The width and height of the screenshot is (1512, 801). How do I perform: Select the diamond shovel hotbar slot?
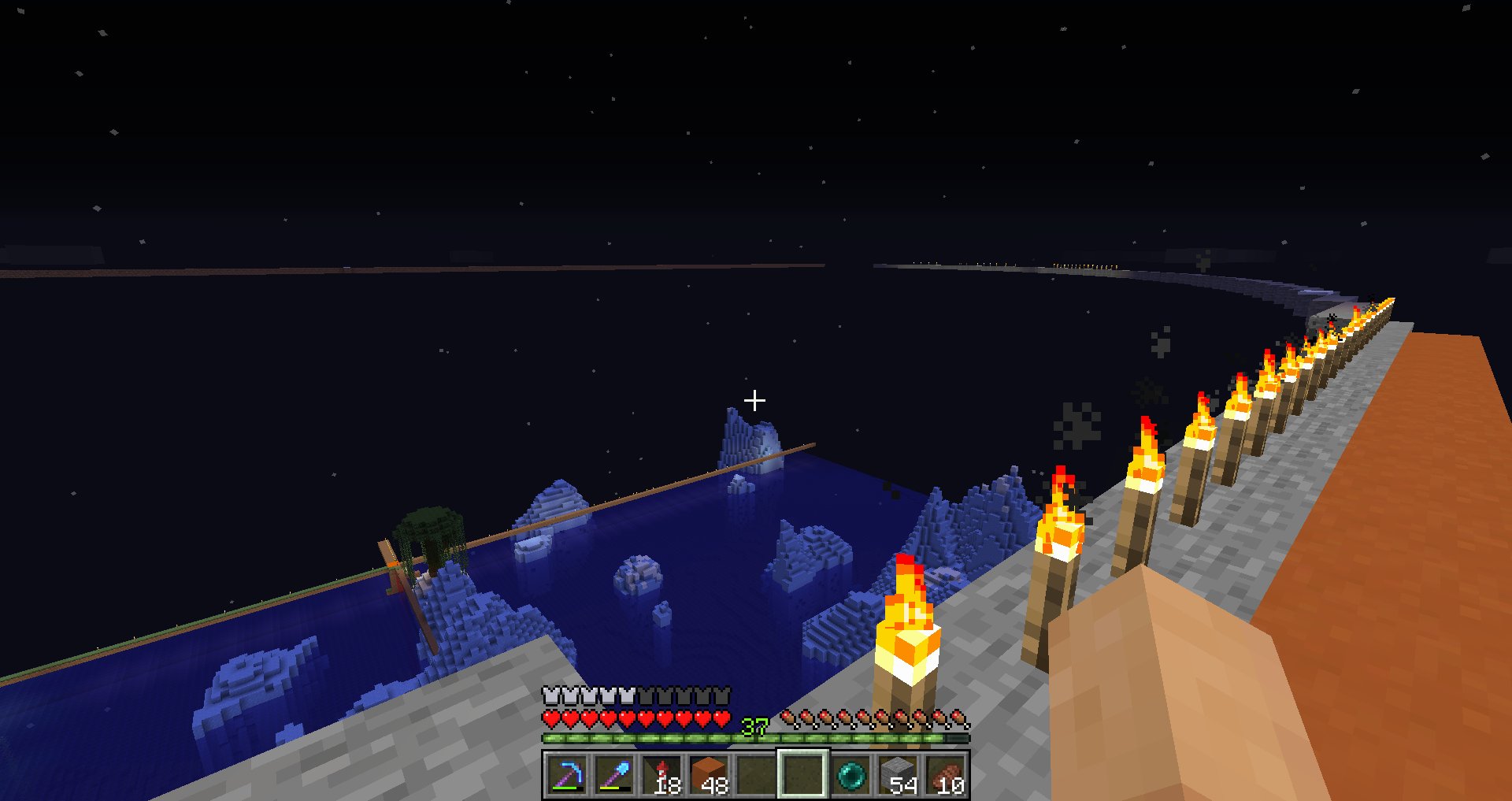tap(613, 774)
